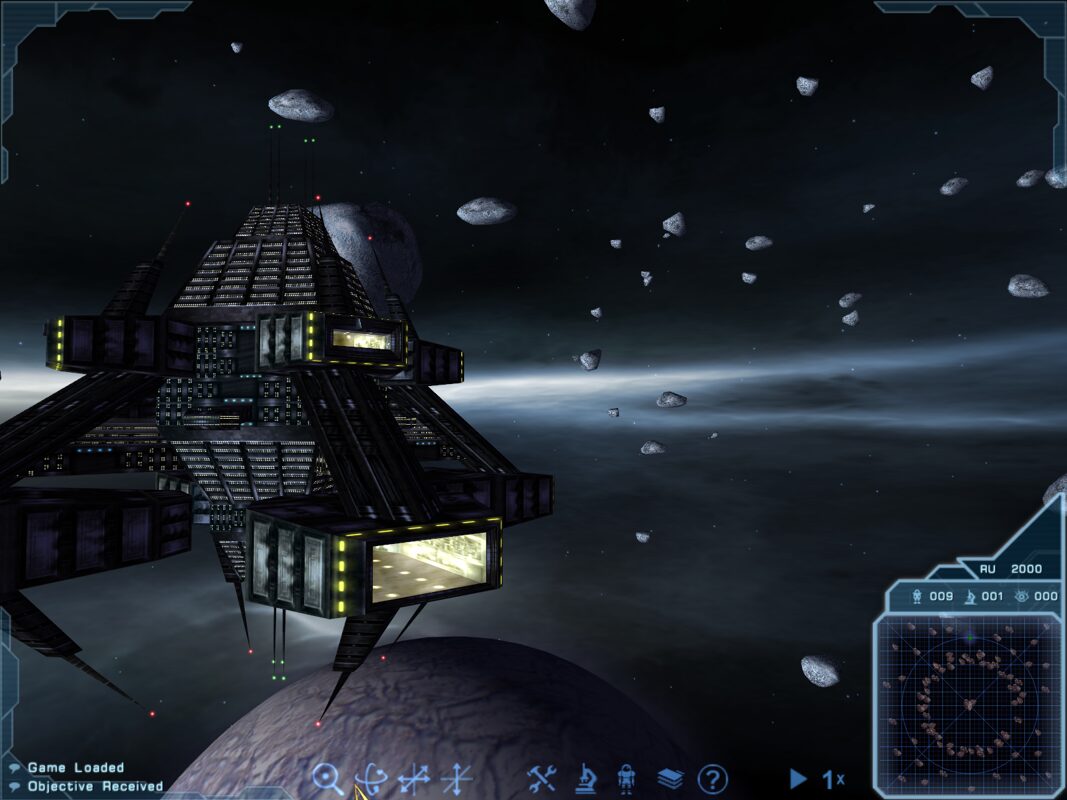Activate the orbit camera rotation icon
The height and width of the screenshot is (800, 1067).
point(371,778)
